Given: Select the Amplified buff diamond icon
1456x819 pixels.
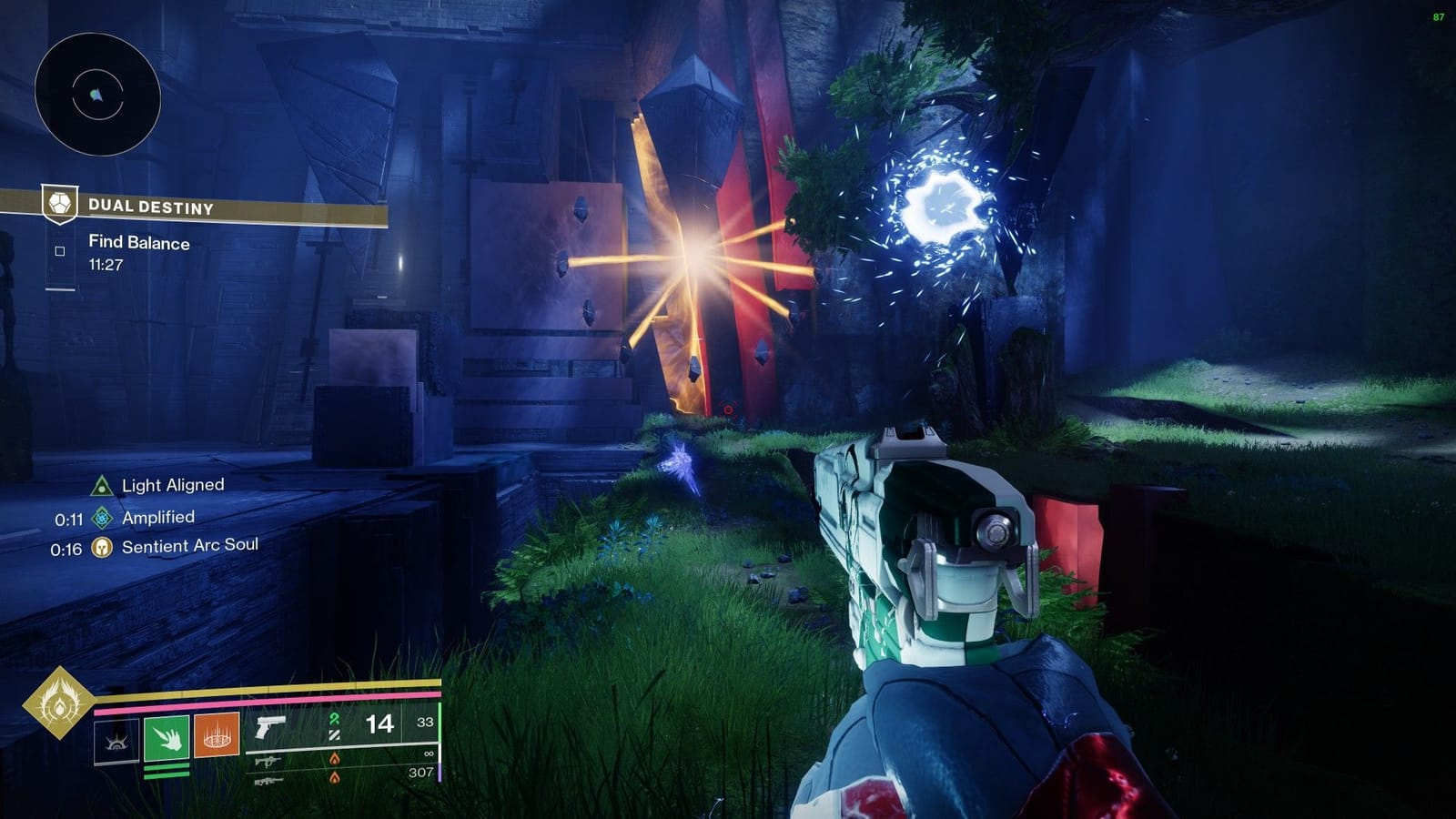Looking at the screenshot, I should click(103, 517).
